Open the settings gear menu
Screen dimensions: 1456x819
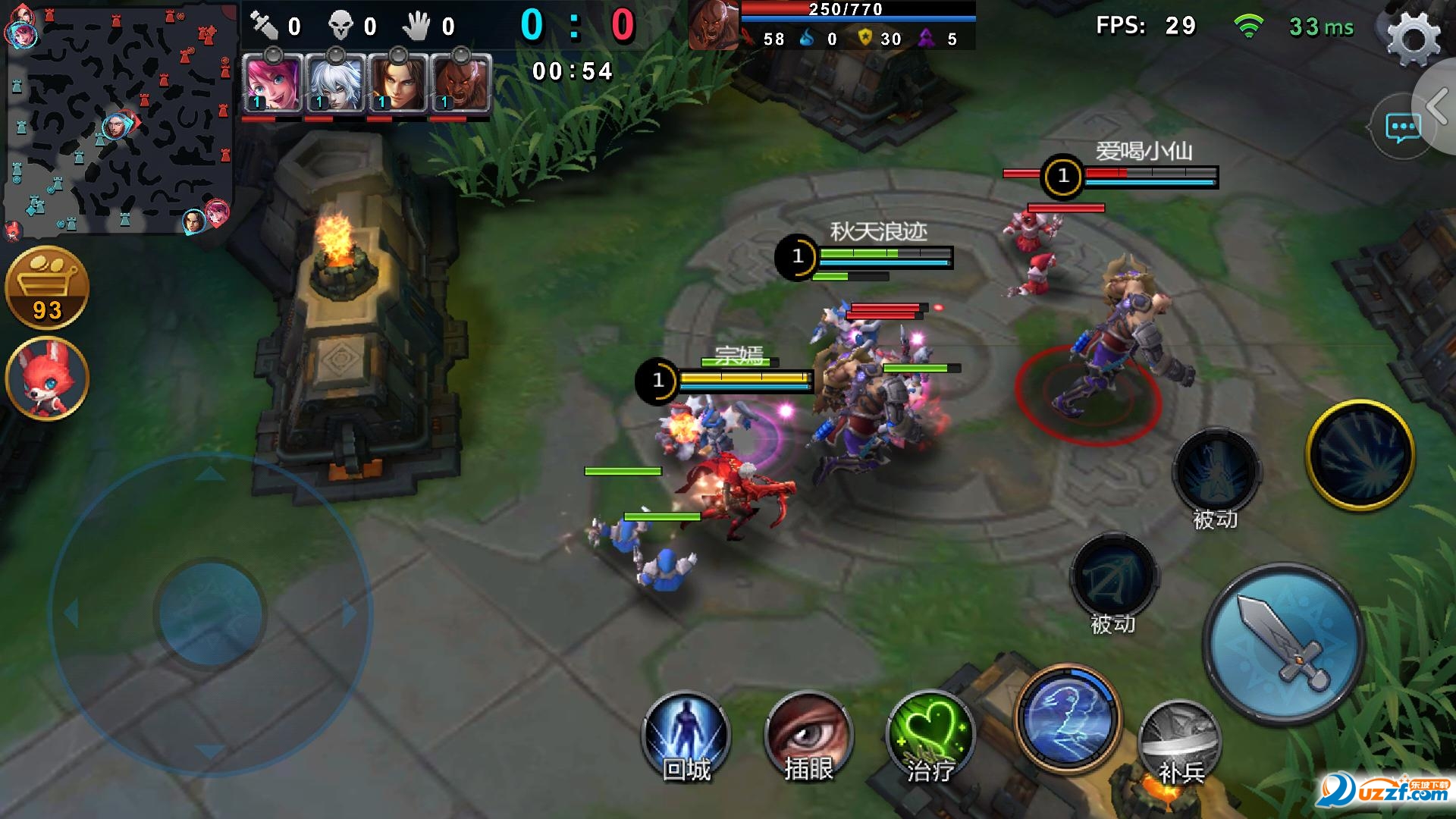(1414, 36)
